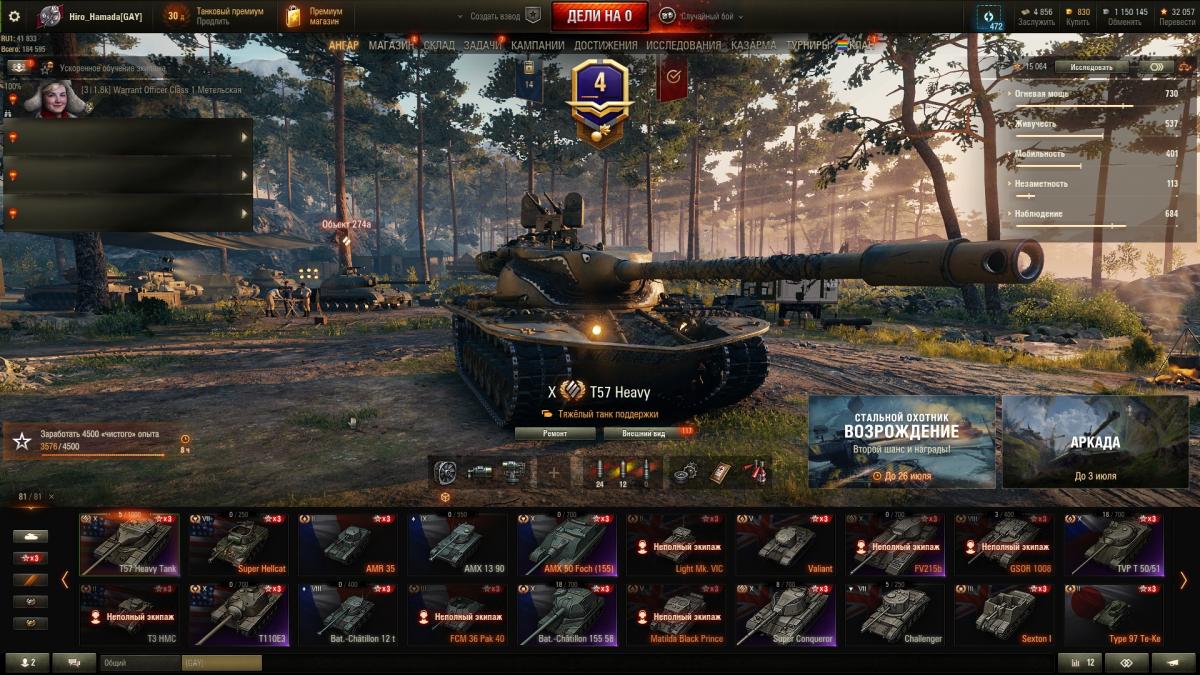Open the КАЗАРМА tab
This screenshot has width=1200, height=675.
tap(753, 45)
